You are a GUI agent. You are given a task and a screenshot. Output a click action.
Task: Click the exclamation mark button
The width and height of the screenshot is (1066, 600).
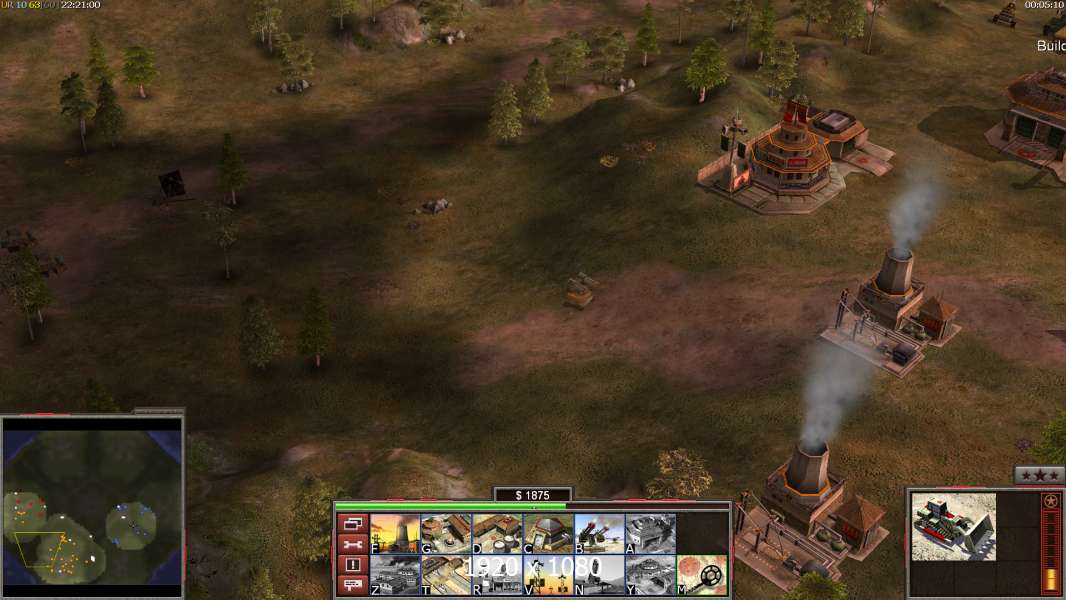click(x=352, y=565)
